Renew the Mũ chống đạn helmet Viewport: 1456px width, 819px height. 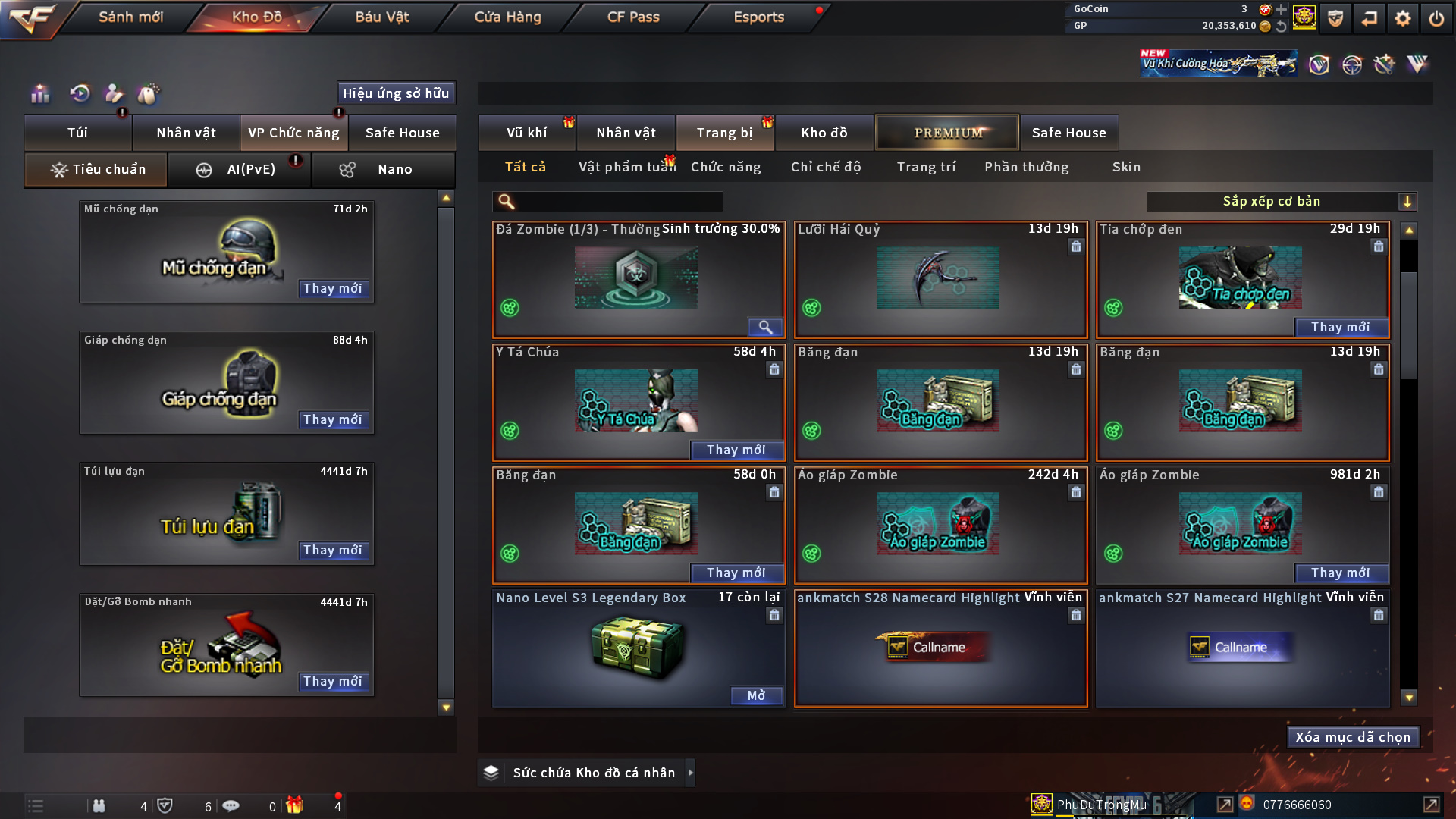333,288
